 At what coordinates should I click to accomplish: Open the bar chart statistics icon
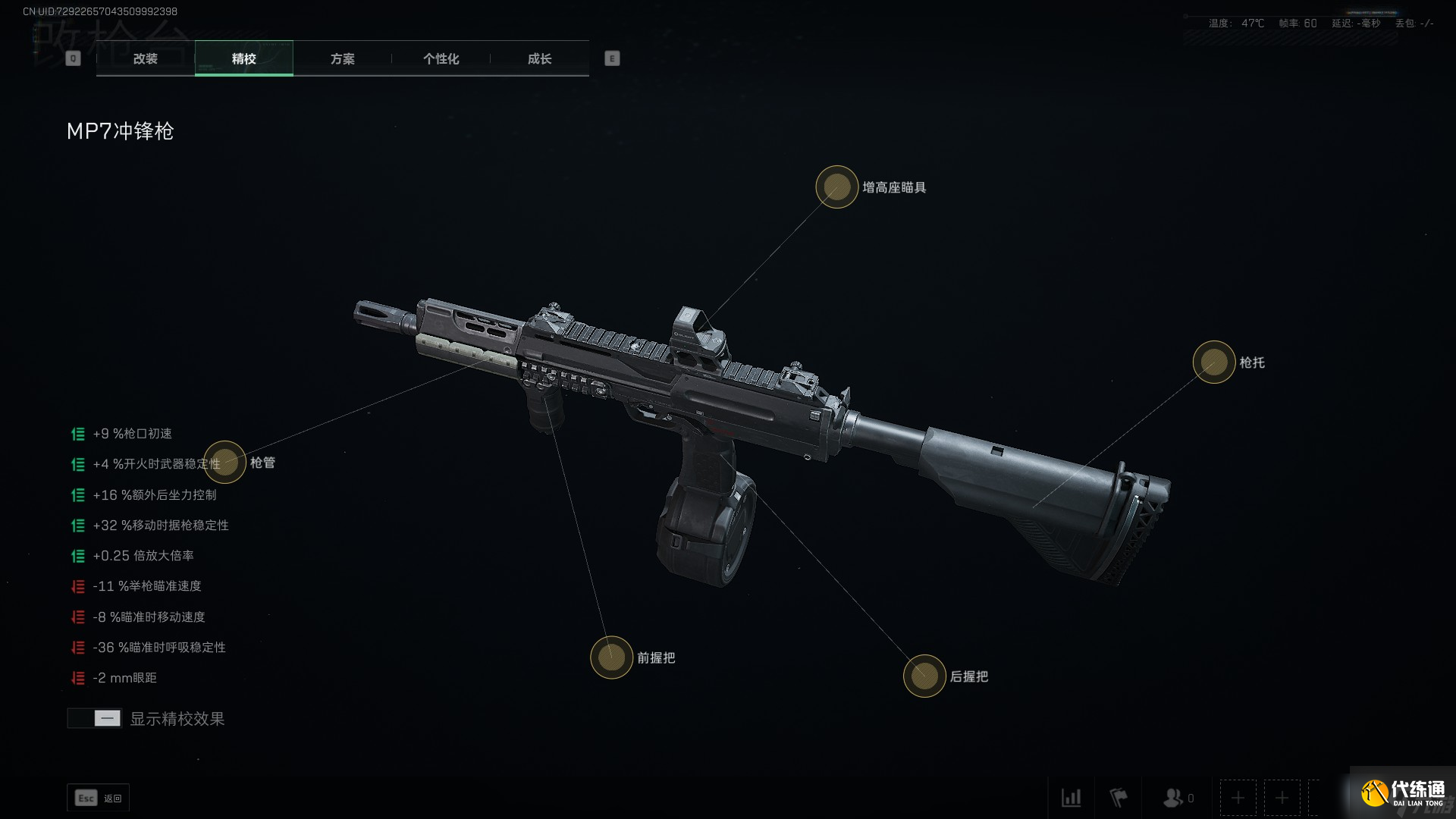point(1071,798)
